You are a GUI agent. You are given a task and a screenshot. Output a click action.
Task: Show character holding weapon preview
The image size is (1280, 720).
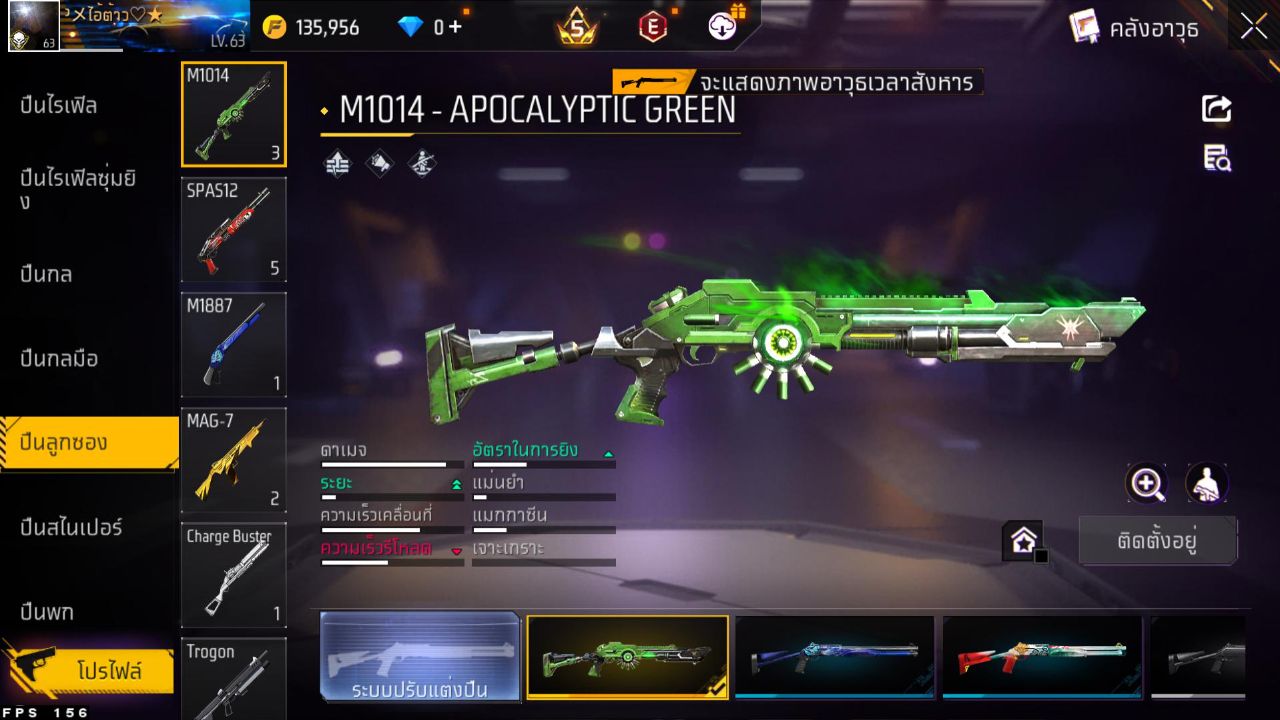pyautogui.click(x=1205, y=485)
